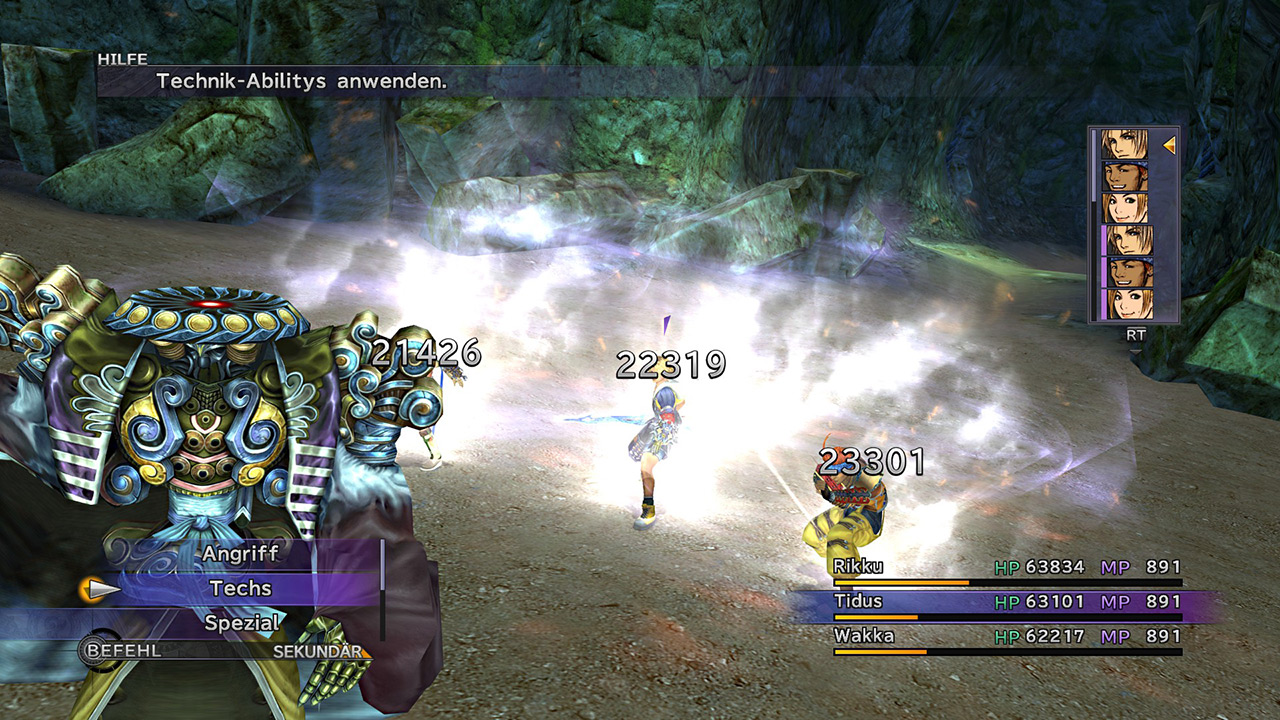Open the Spezial command
The width and height of the screenshot is (1280, 720).
[240, 622]
